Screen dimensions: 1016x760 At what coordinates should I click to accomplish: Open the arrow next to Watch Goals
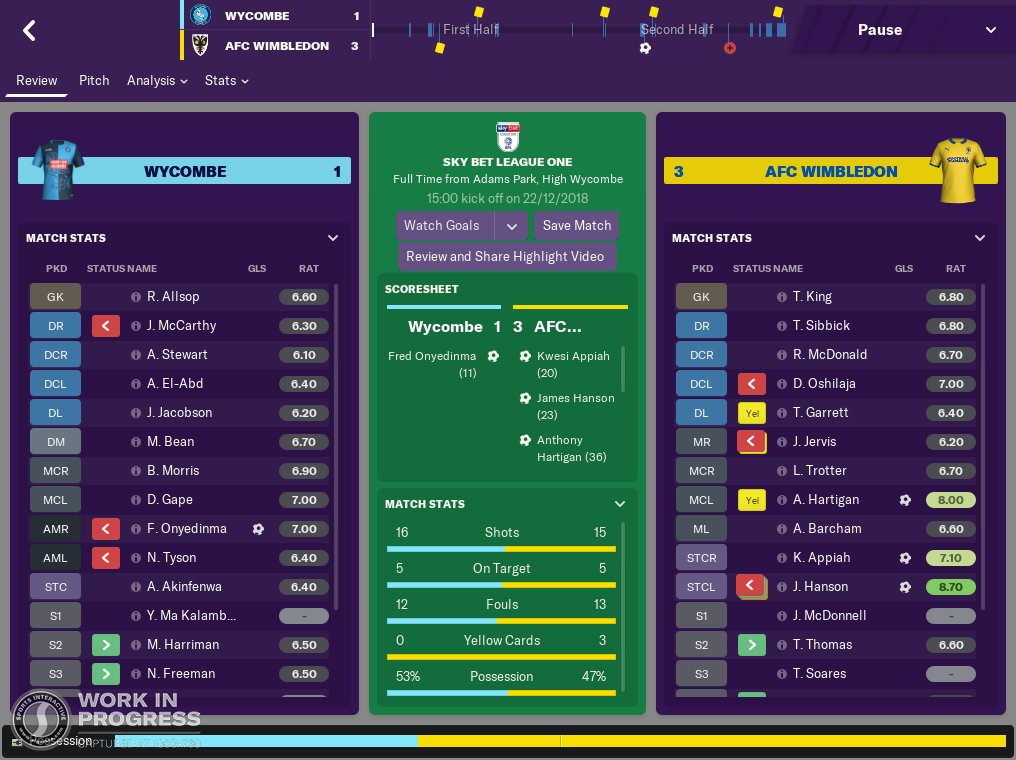tap(511, 226)
